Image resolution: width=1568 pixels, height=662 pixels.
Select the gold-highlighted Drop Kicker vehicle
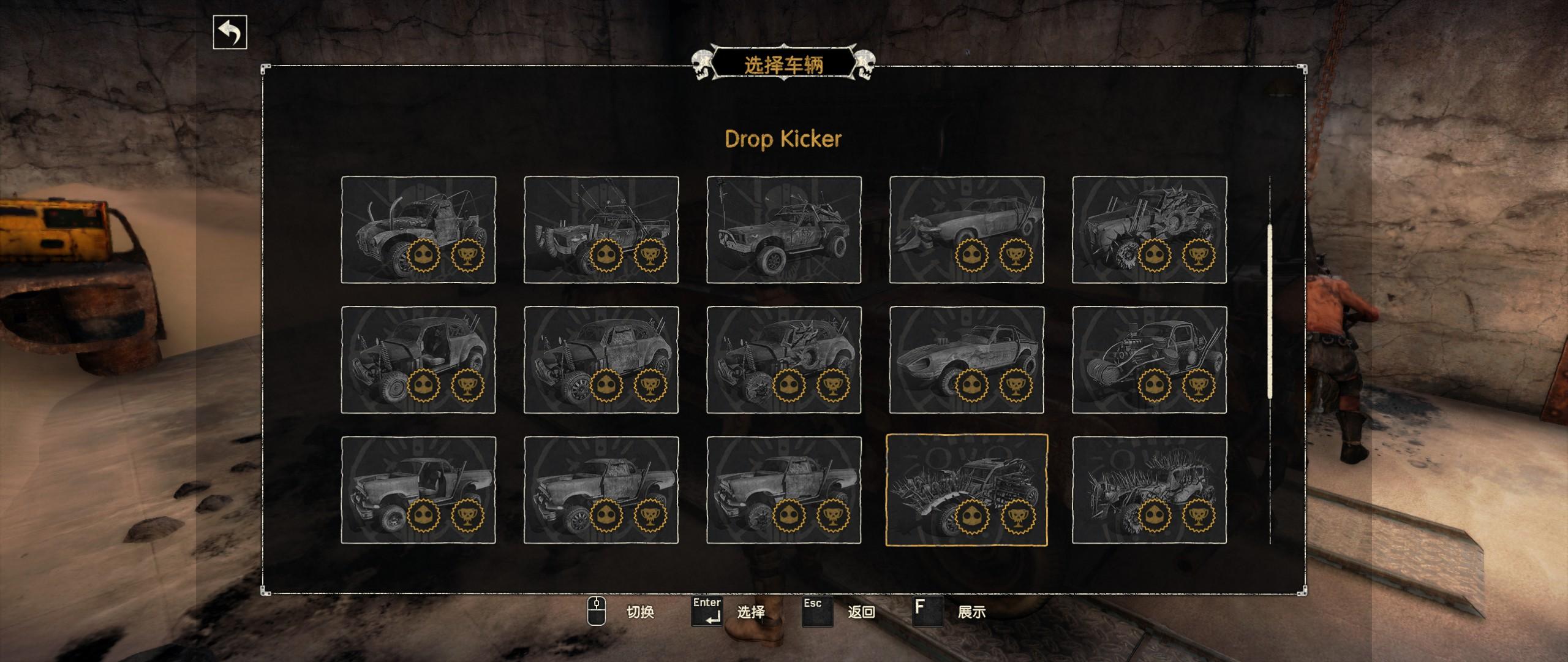click(967, 490)
